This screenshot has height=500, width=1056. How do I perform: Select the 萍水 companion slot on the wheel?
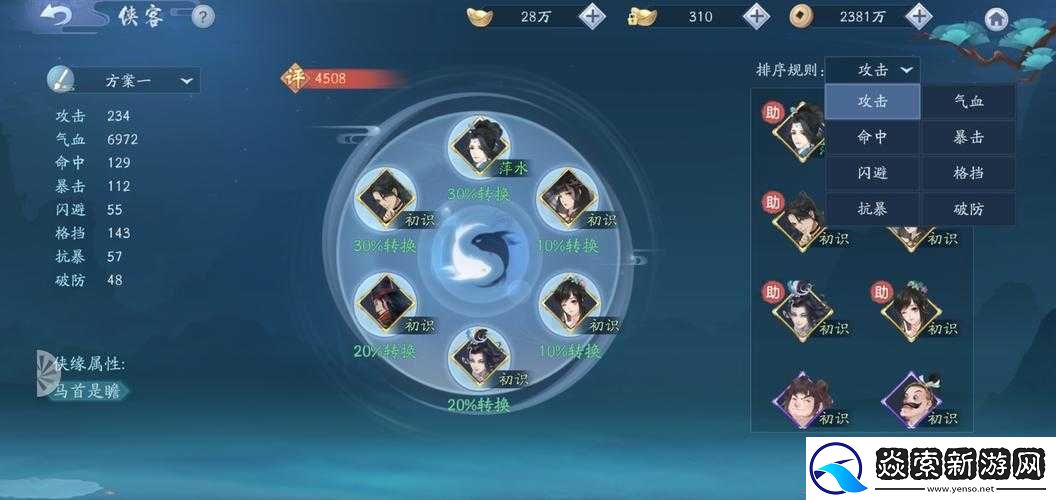click(x=479, y=146)
